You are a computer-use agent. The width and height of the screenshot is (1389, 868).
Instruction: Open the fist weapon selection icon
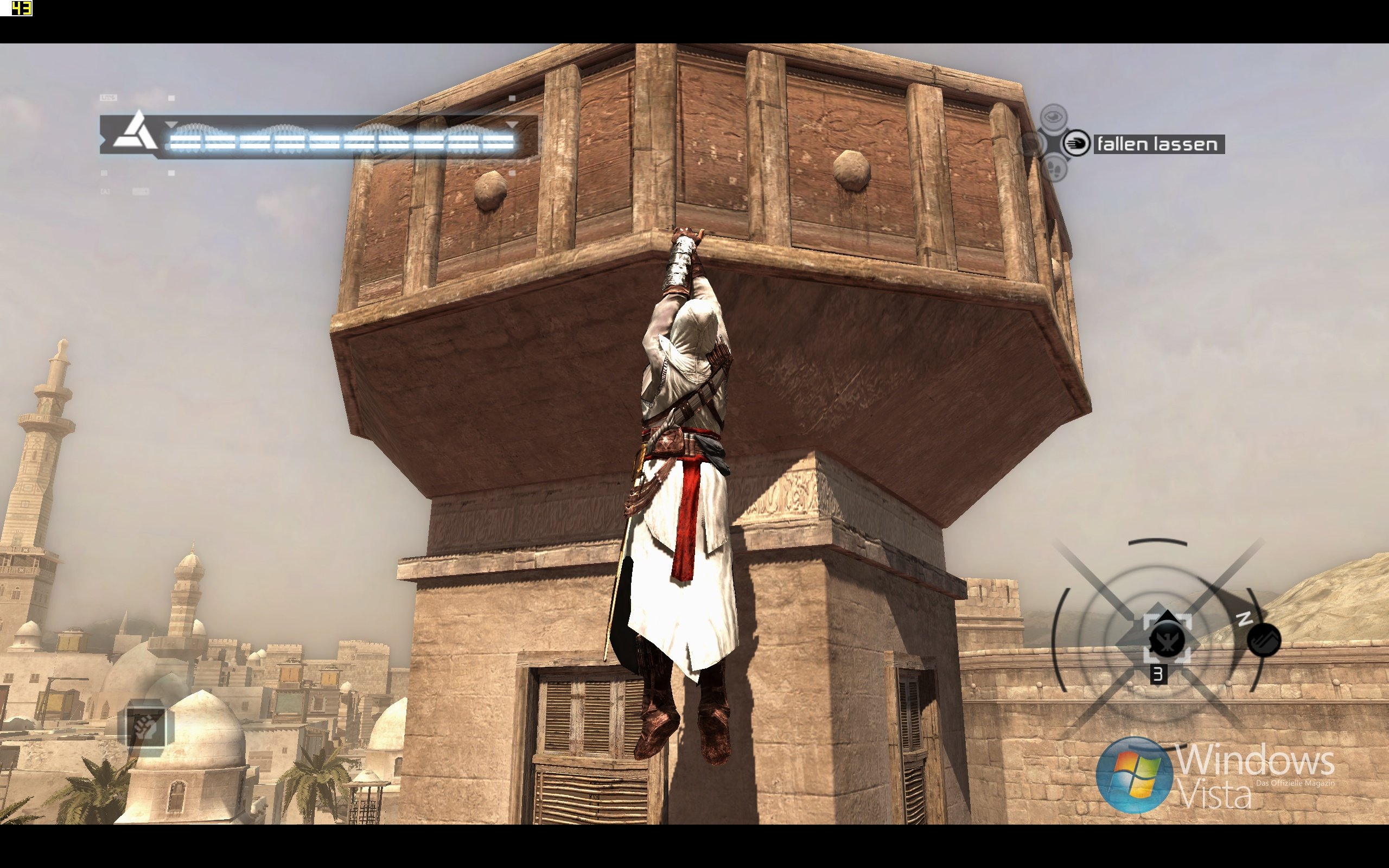(x=145, y=727)
